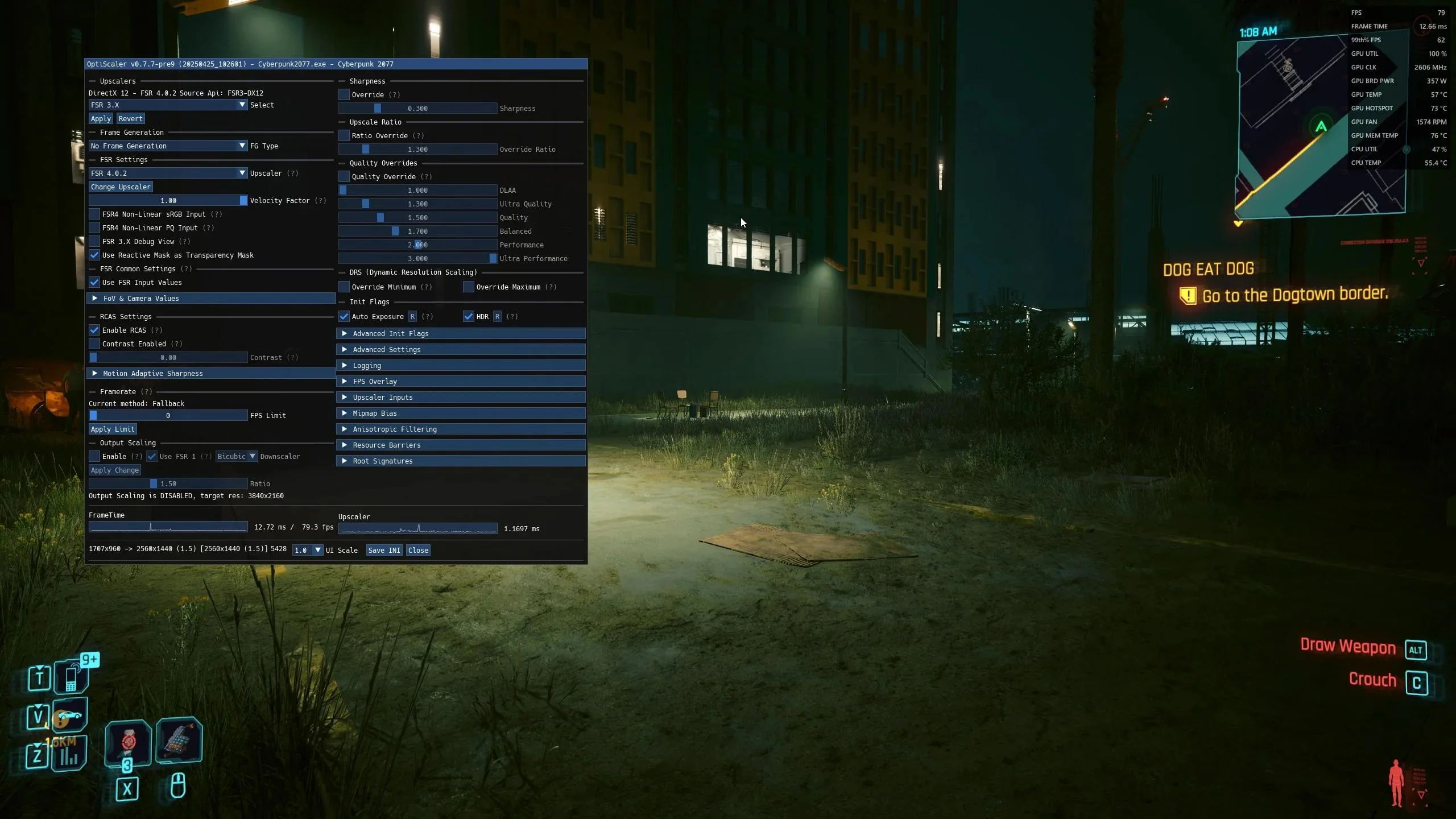Click the X keybind icon under the grenade slot
Viewport: 1456px width, 819px height.
[127, 789]
